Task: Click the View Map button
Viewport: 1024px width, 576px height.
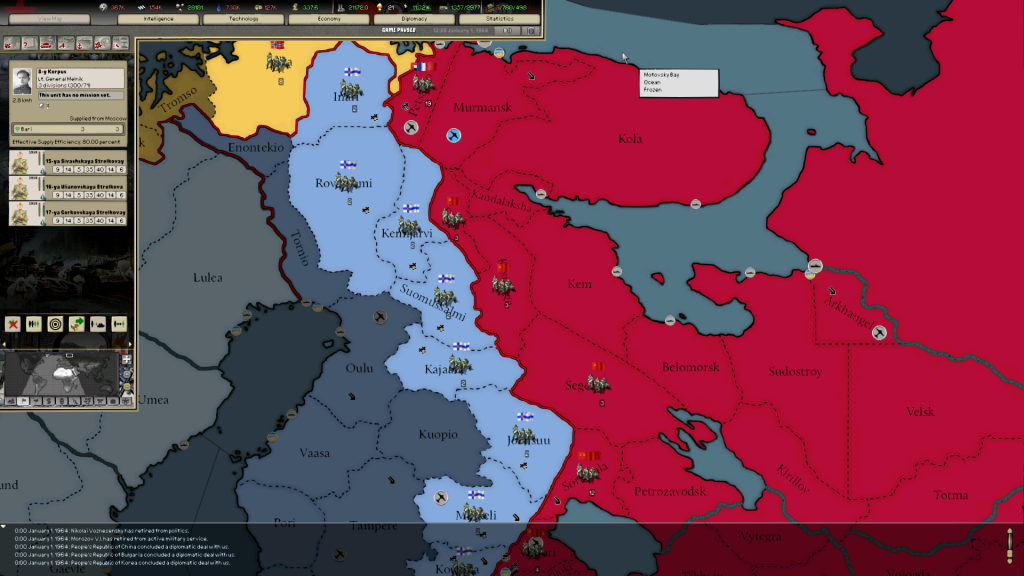Action: point(48,18)
